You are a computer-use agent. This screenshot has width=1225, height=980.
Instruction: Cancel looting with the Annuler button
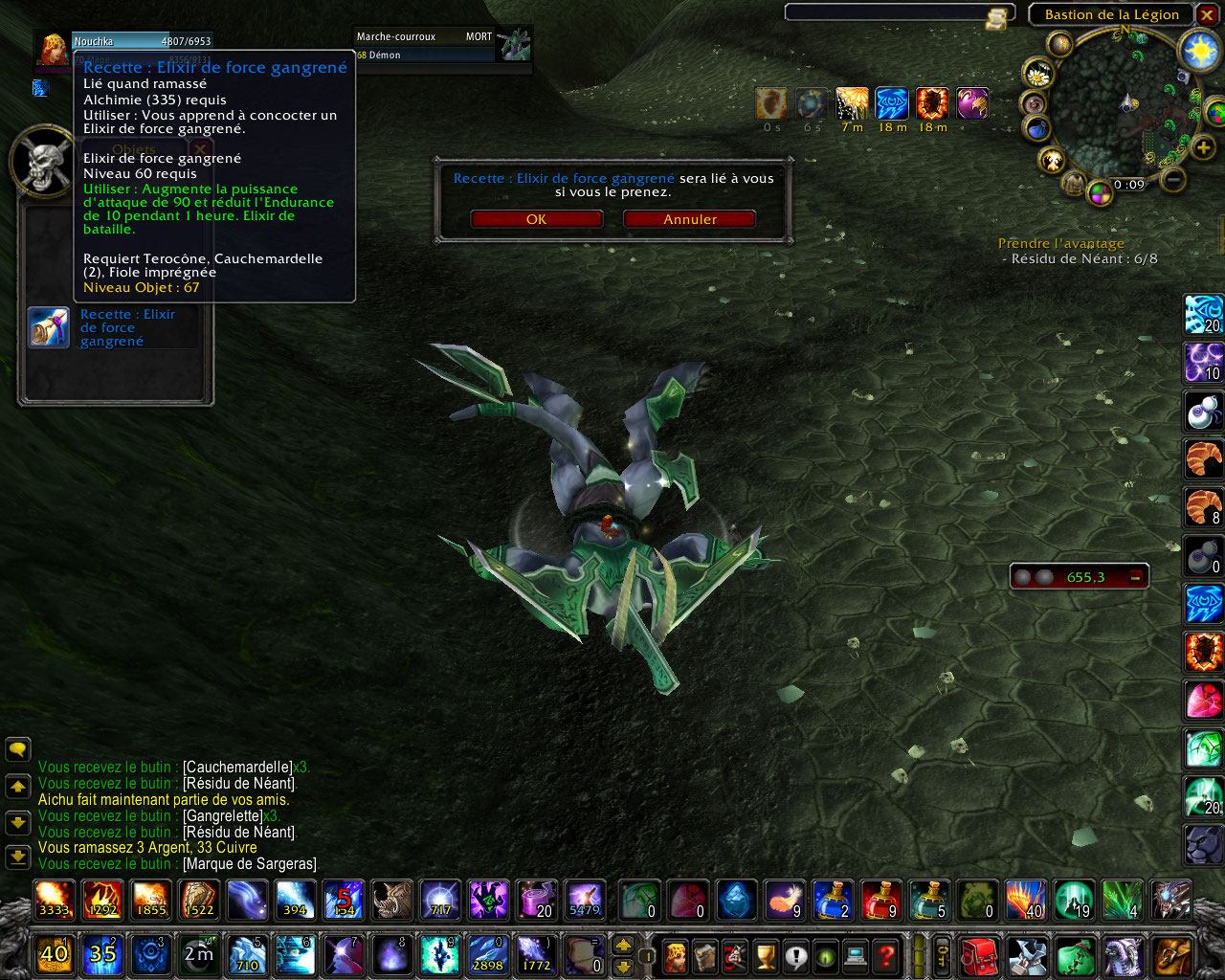click(x=689, y=219)
